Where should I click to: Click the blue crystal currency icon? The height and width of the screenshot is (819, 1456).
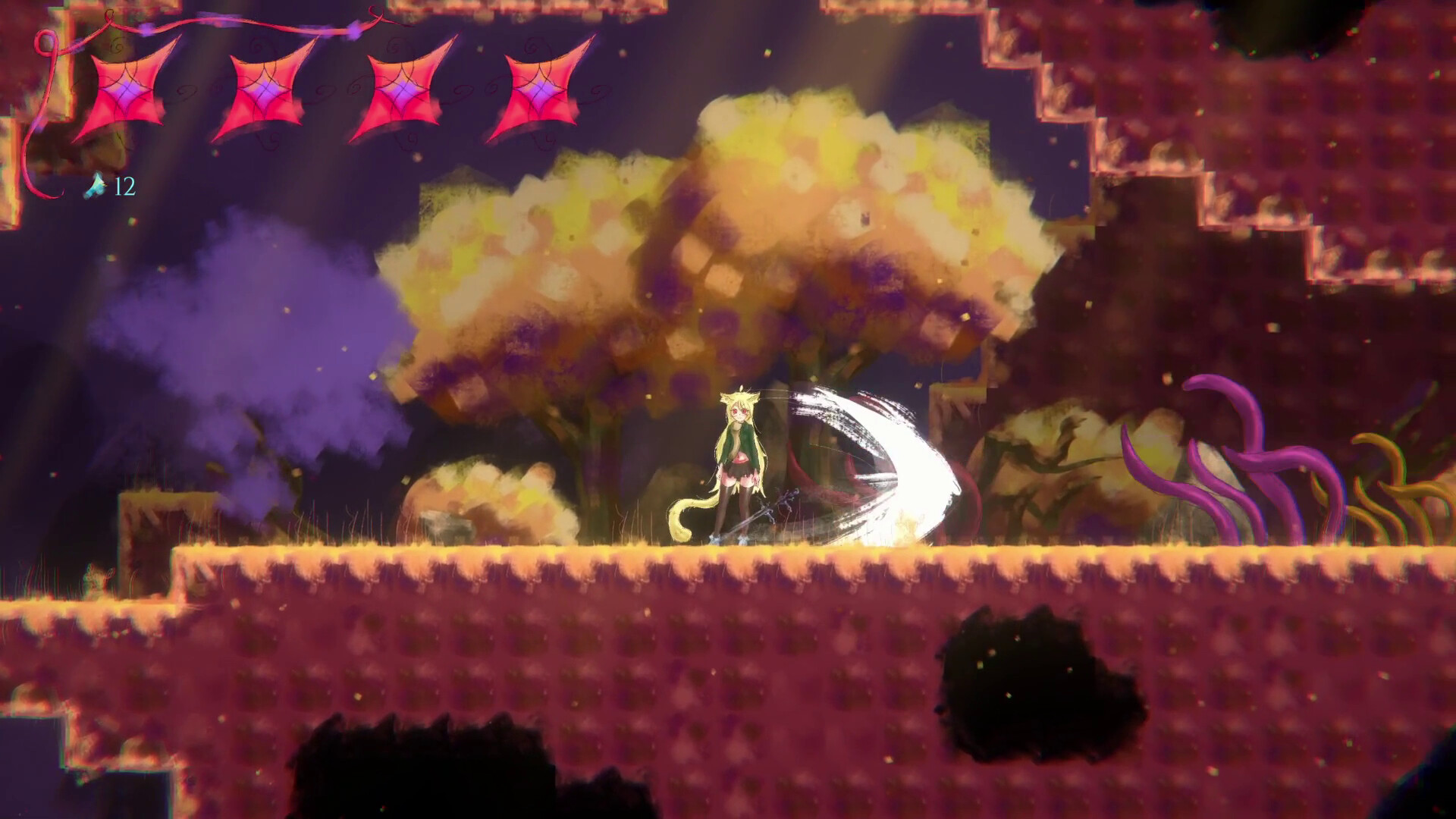point(95,184)
